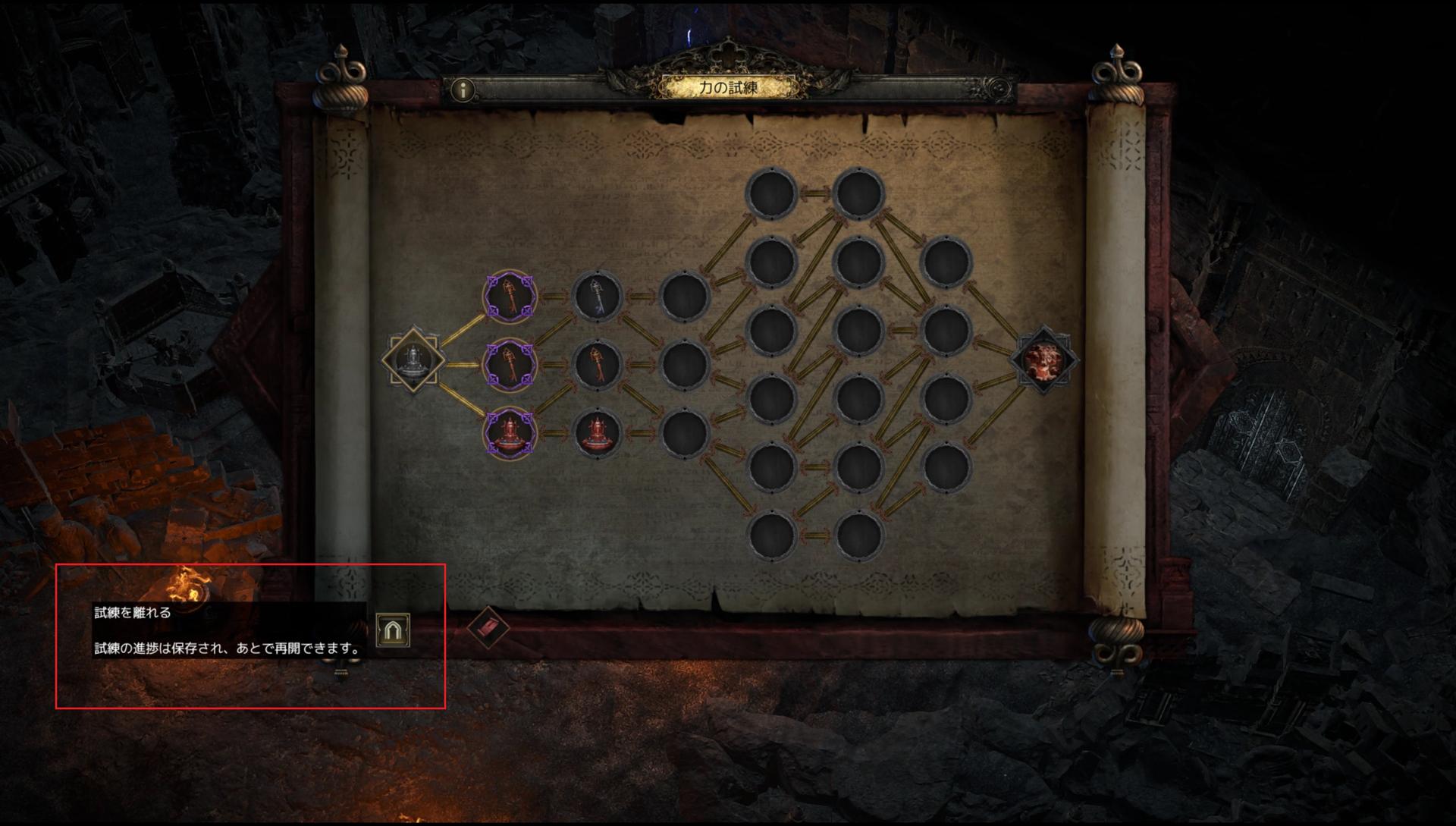Click the leave trial arch button
Image resolution: width=1456 pixels, height=826 pixels.
click(393, 630)
